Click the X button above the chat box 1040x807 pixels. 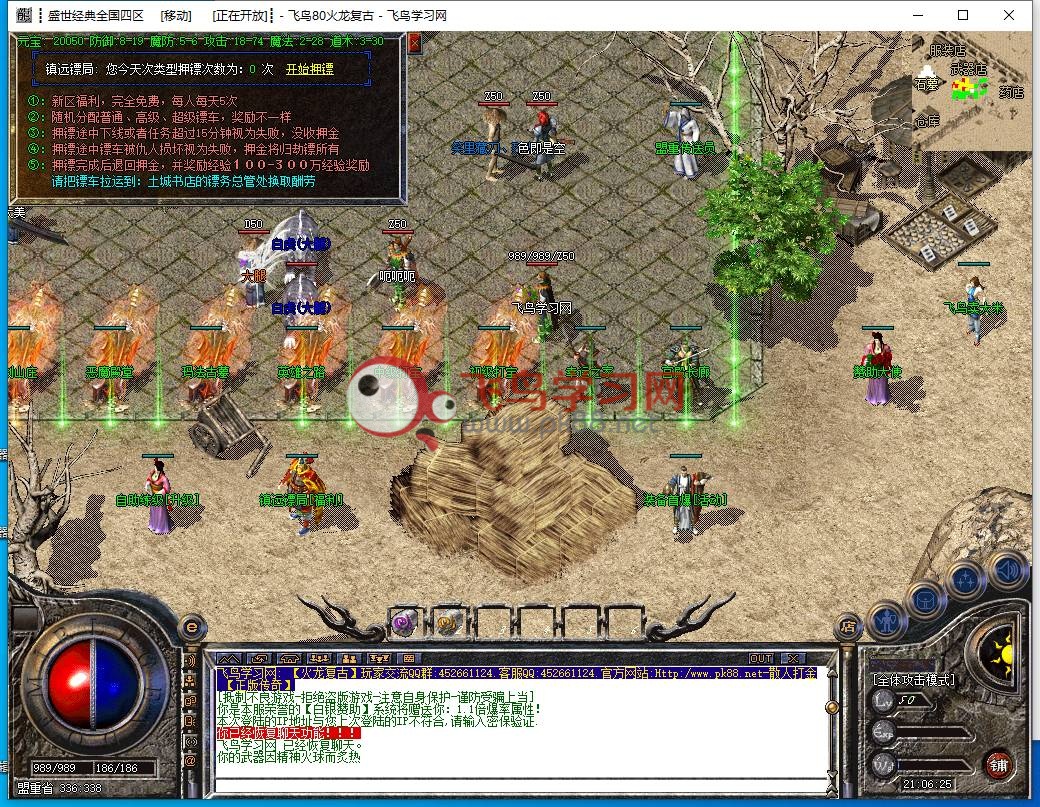[x=793, y=658]
